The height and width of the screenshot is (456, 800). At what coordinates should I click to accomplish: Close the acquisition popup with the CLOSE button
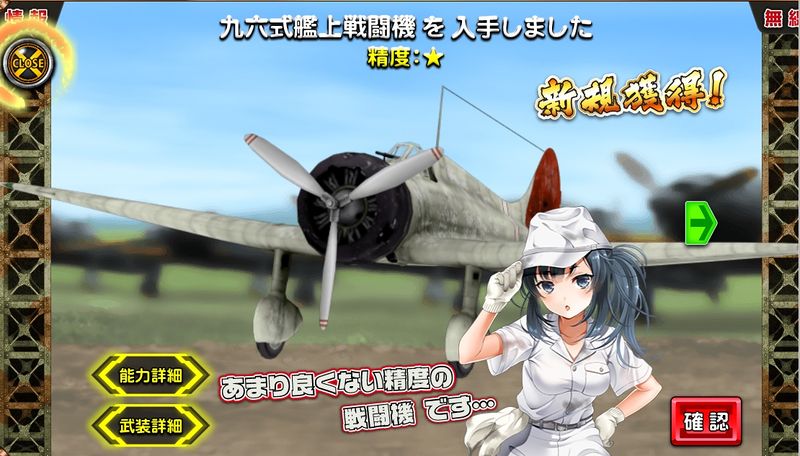point(27,63)
